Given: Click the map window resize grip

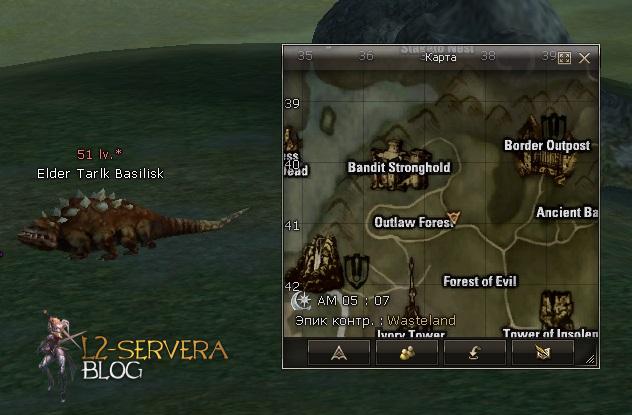Looking at the screenshot, I should (x=591, y=360).
